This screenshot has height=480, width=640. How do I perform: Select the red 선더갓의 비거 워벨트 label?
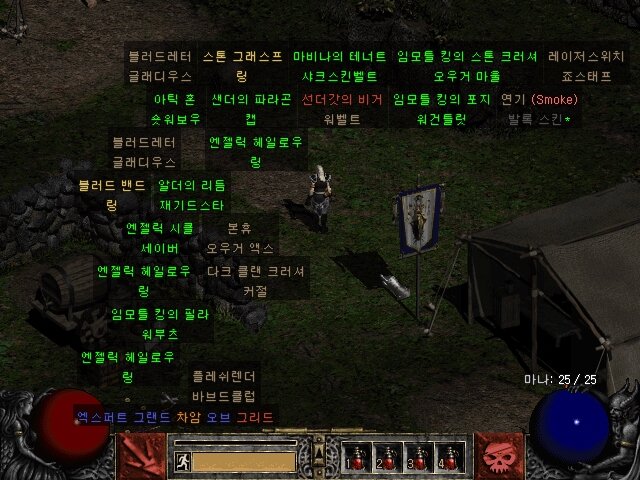coord(342,109)
